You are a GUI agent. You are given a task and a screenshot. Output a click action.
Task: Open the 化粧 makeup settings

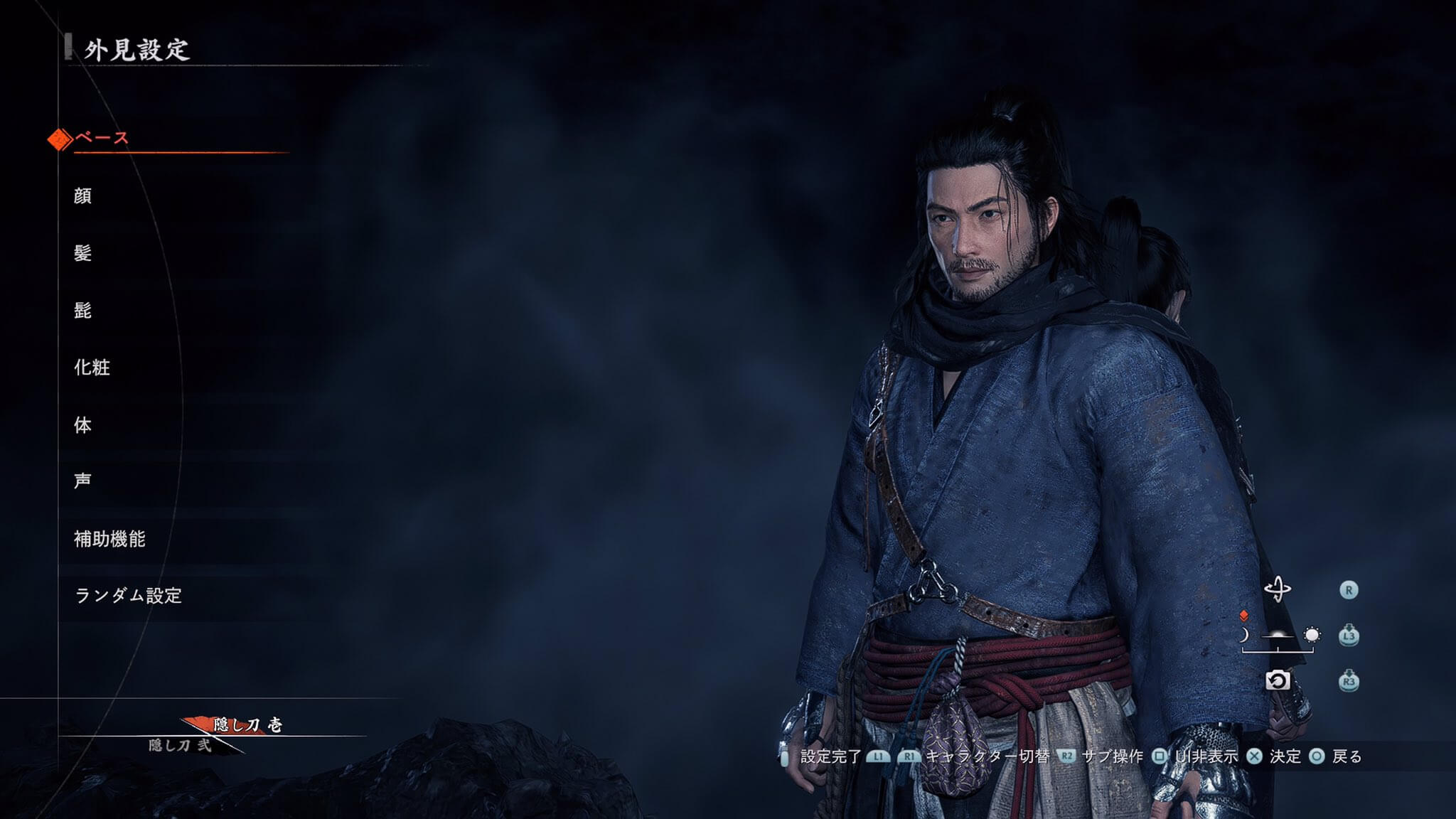(x=92, y=368)
